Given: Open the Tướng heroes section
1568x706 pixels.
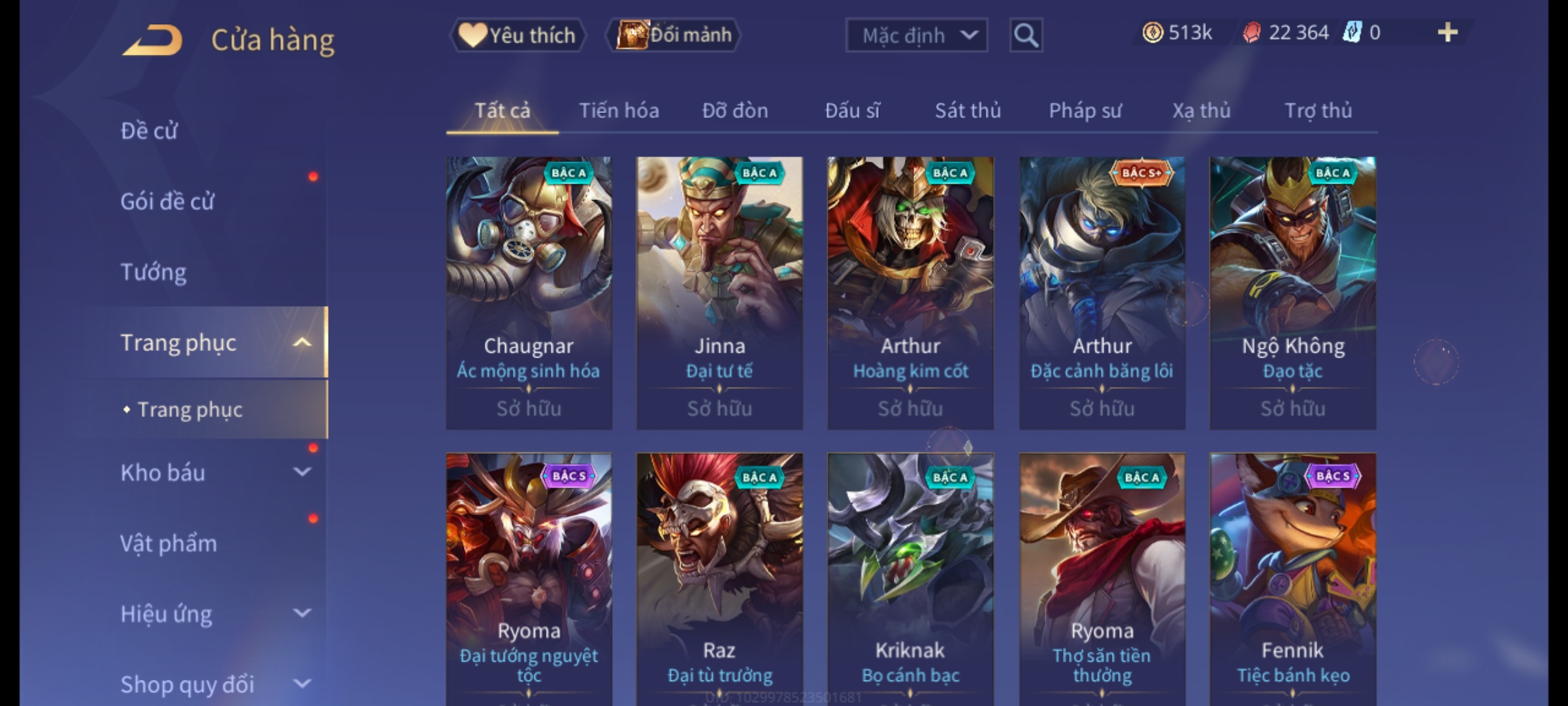Looking at the screenshot, I should [x=154, y=272].
